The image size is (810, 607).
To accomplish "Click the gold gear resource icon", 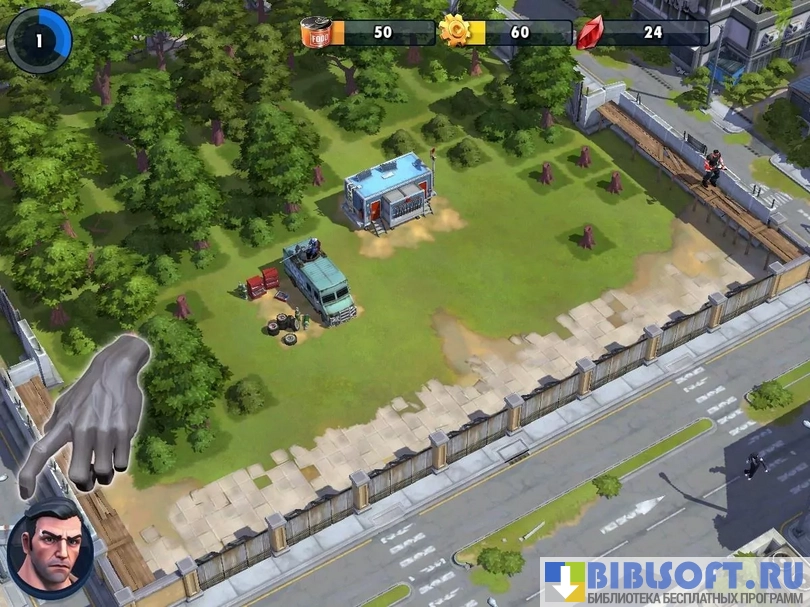I will [457, 32].
